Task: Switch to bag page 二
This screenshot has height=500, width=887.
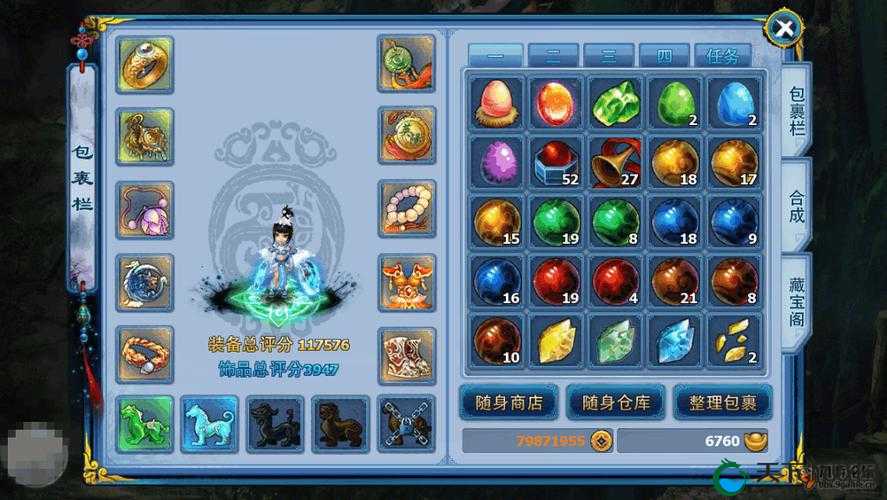Action: tap(553, 56)
